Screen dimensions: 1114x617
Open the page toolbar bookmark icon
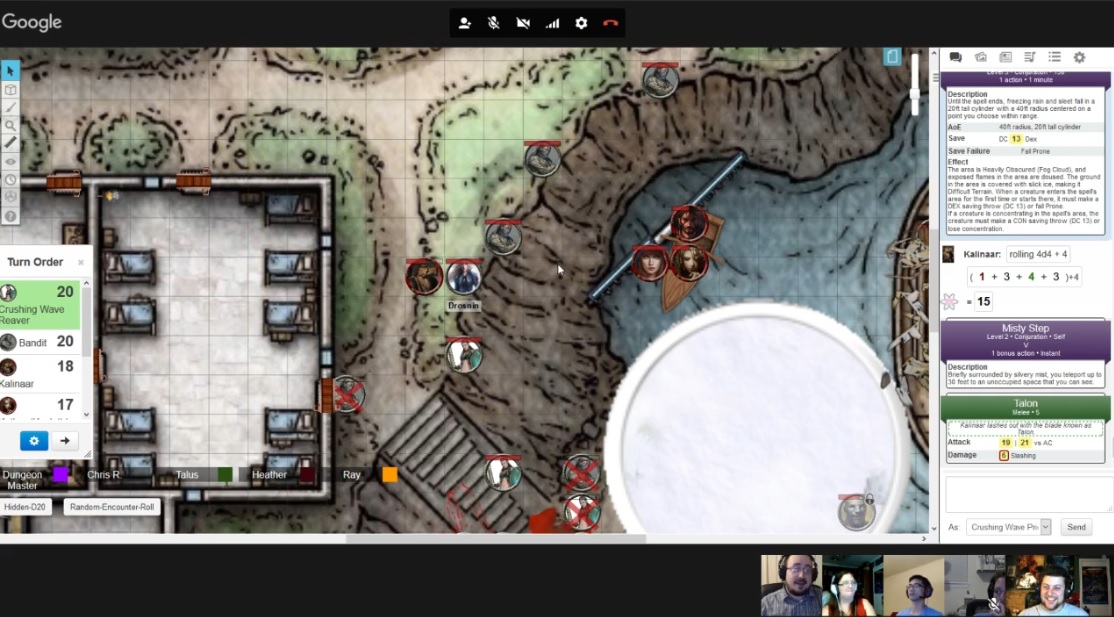pyautogui.click(x=893, y=57)
